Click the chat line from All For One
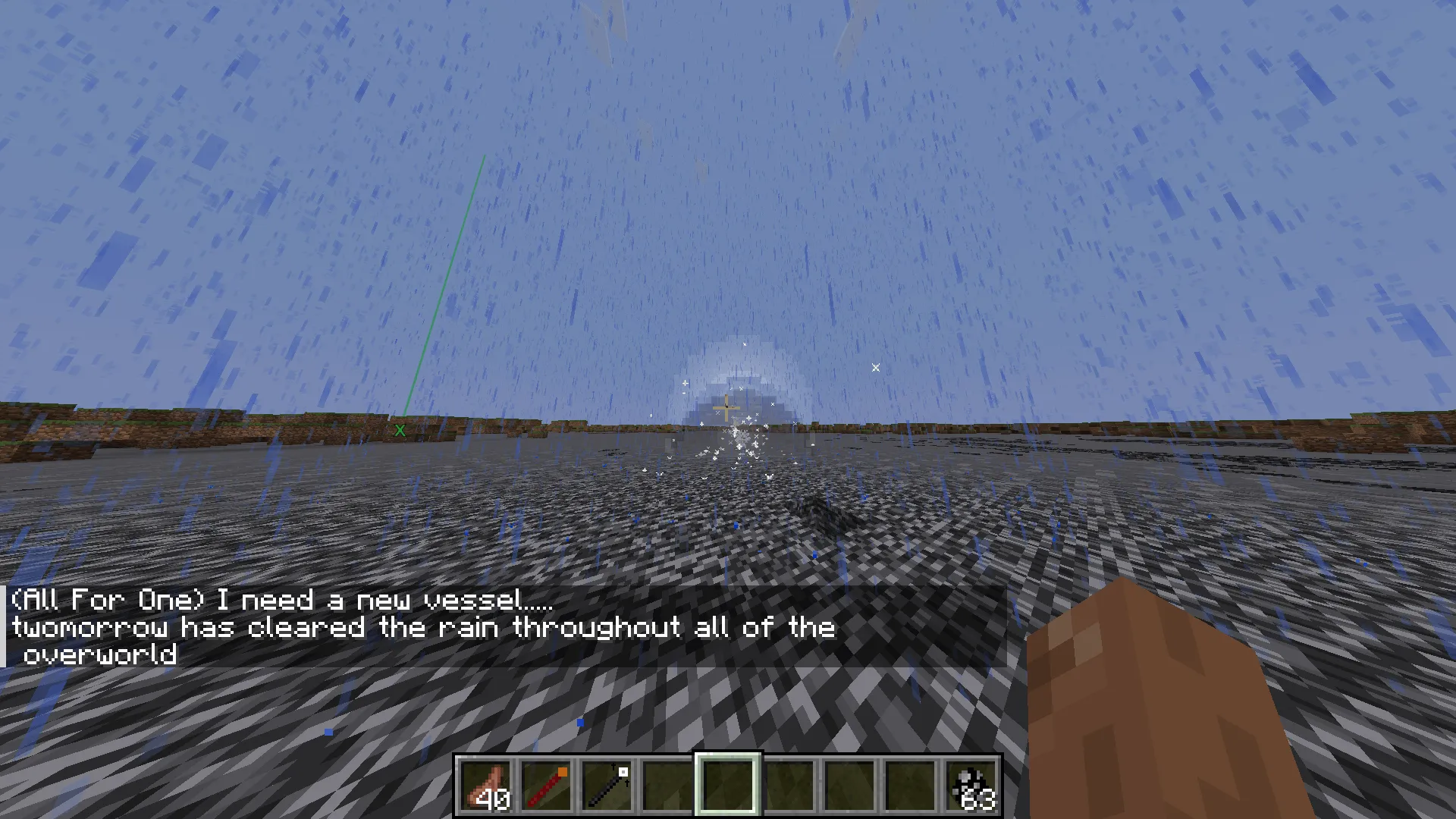 coord(281,600)
